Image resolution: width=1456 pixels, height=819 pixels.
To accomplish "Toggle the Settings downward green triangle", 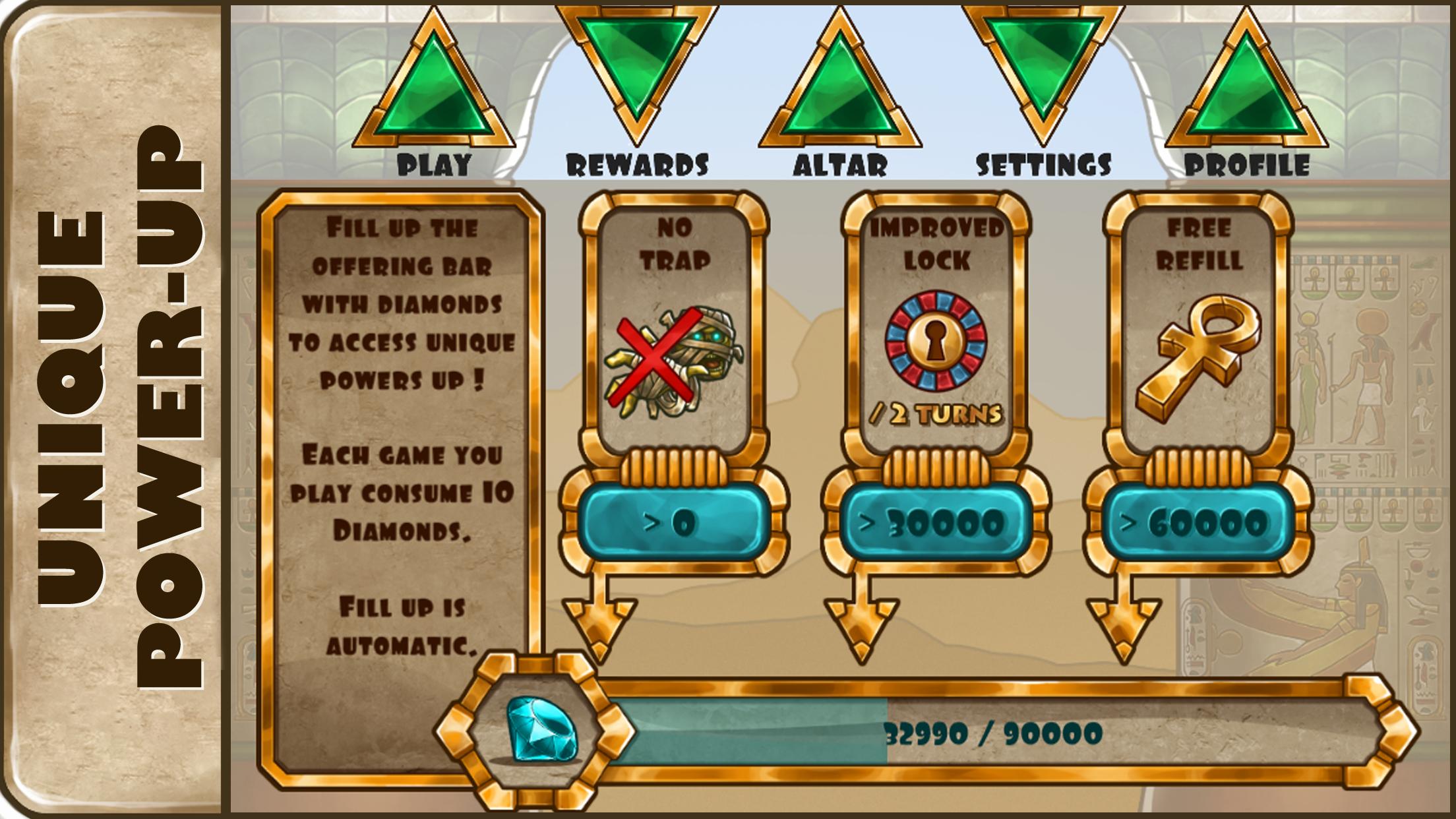I will pyautogui.click(x=1042, y=73).
